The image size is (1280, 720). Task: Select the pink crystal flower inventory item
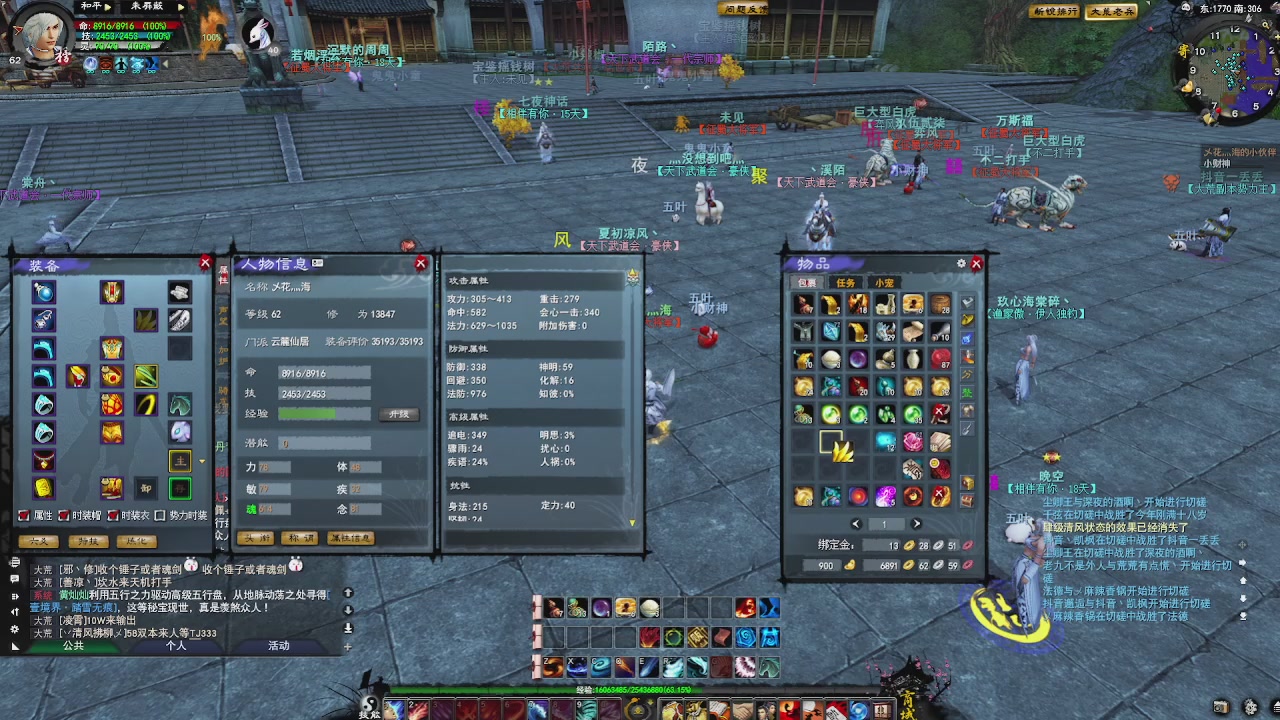912,441
